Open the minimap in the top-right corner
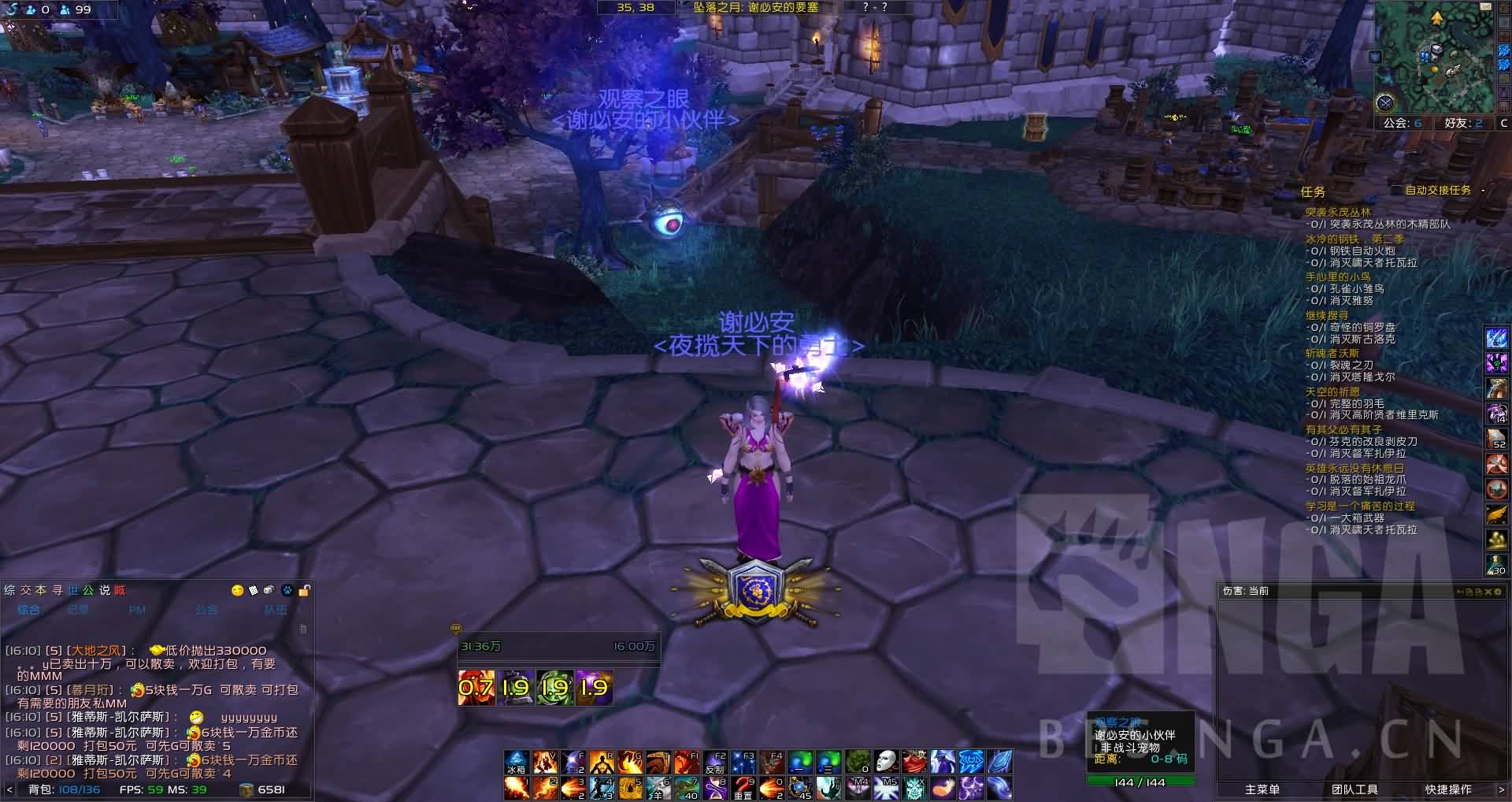This screenshot has width=1512, height=802. click(x=1434, y=58)
